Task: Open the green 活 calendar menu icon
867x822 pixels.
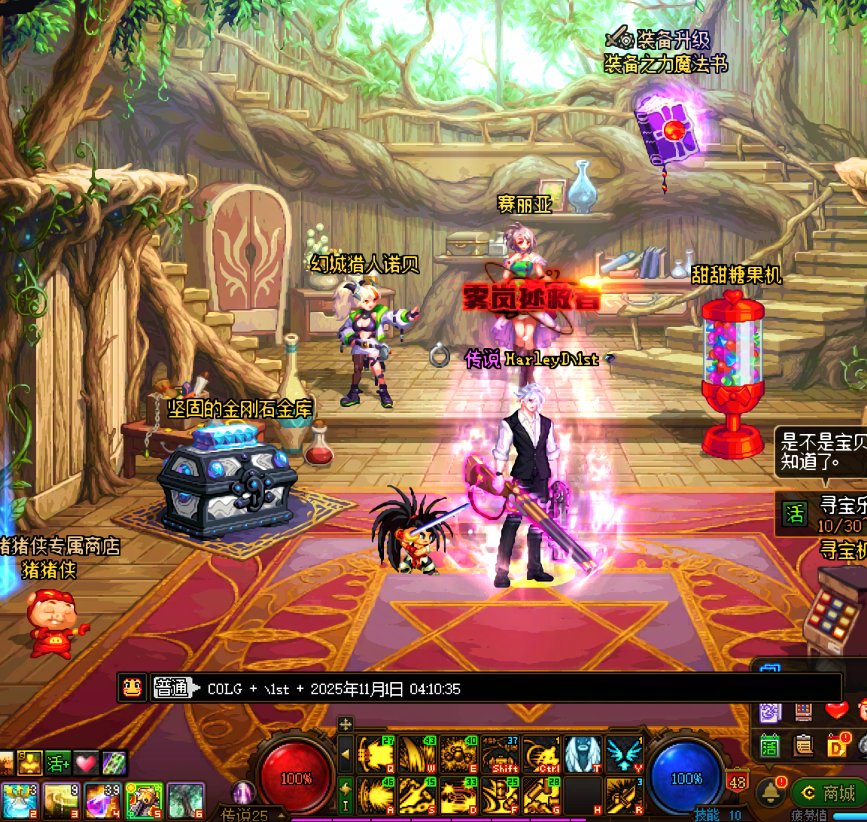Action: pos(769,743)
